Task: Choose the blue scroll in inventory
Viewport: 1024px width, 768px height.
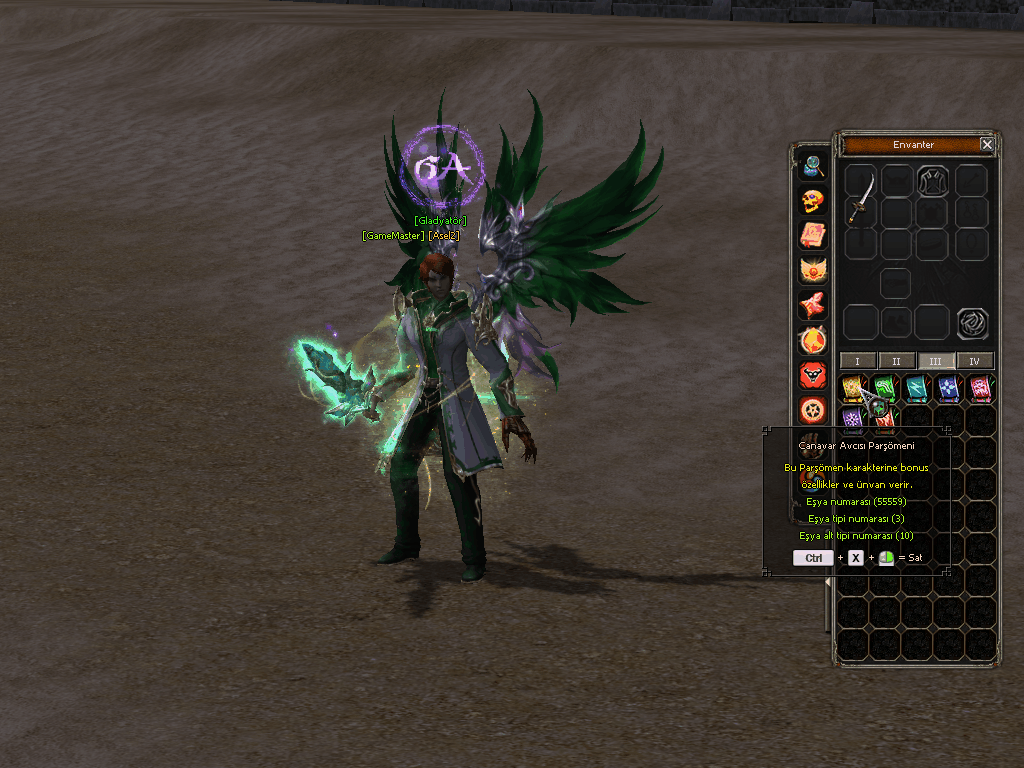Action: coord(949,388)
